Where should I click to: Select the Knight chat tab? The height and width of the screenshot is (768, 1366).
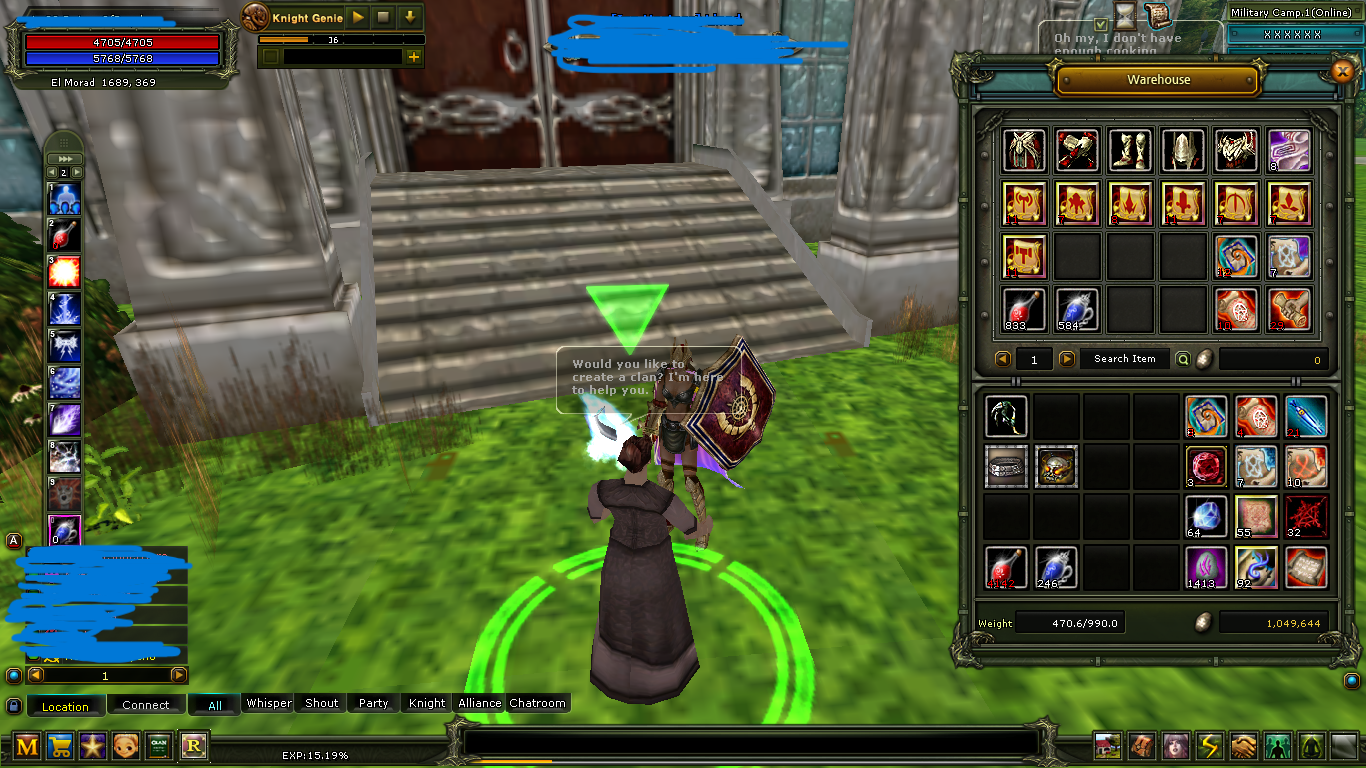click(425, 703)
